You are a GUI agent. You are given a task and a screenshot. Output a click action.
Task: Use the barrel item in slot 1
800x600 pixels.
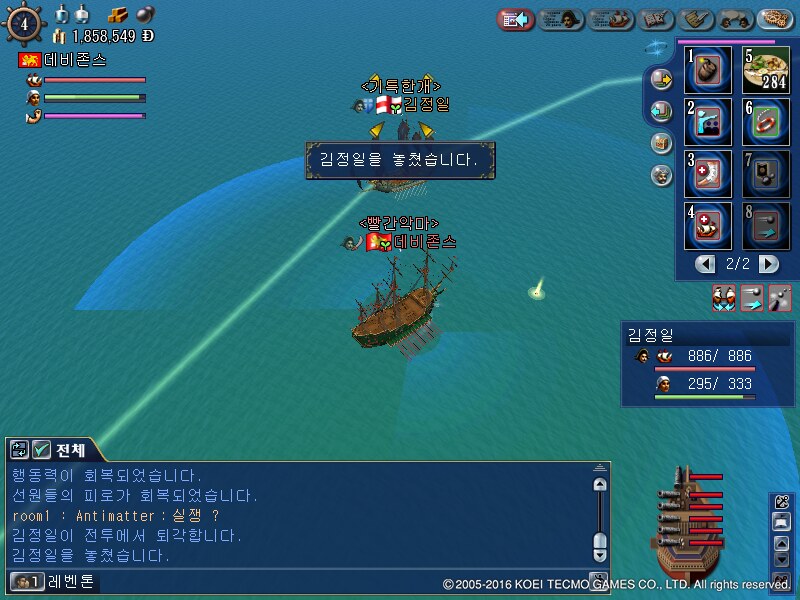709,70
